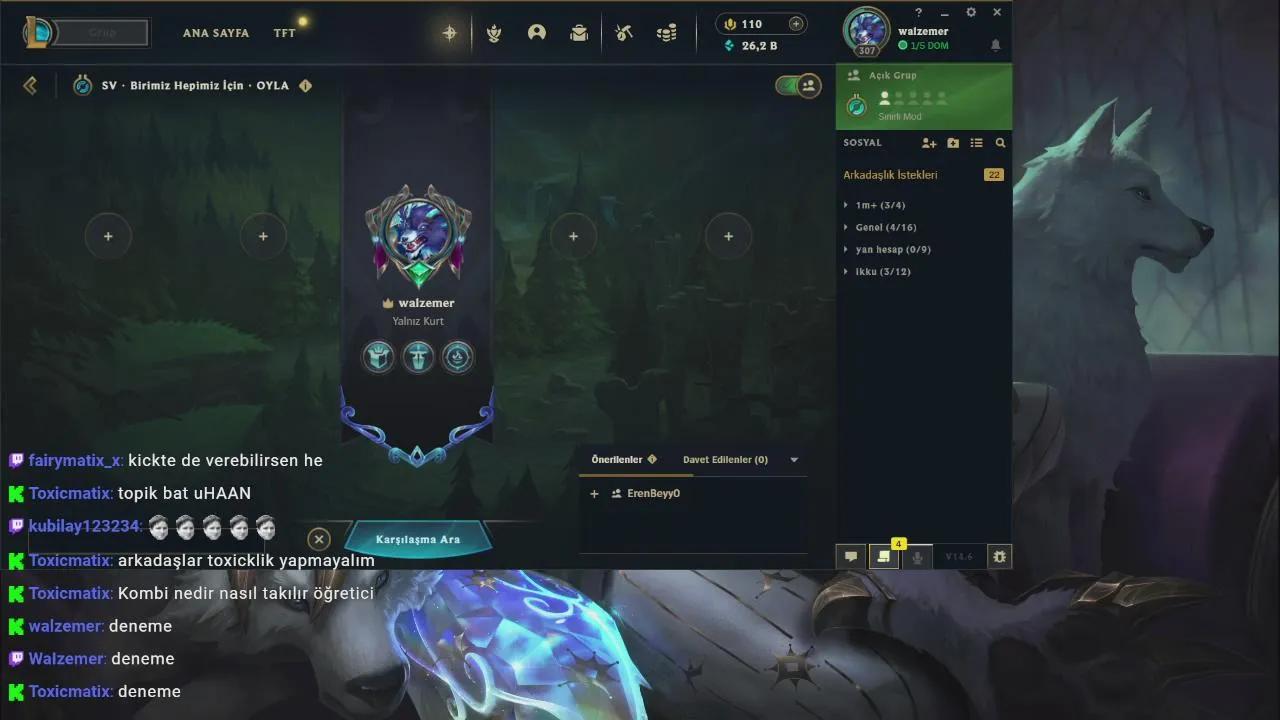Invite ErenBeyyO with the plus button
This screenshot has height=720, width=1280.
coord(594,493)
